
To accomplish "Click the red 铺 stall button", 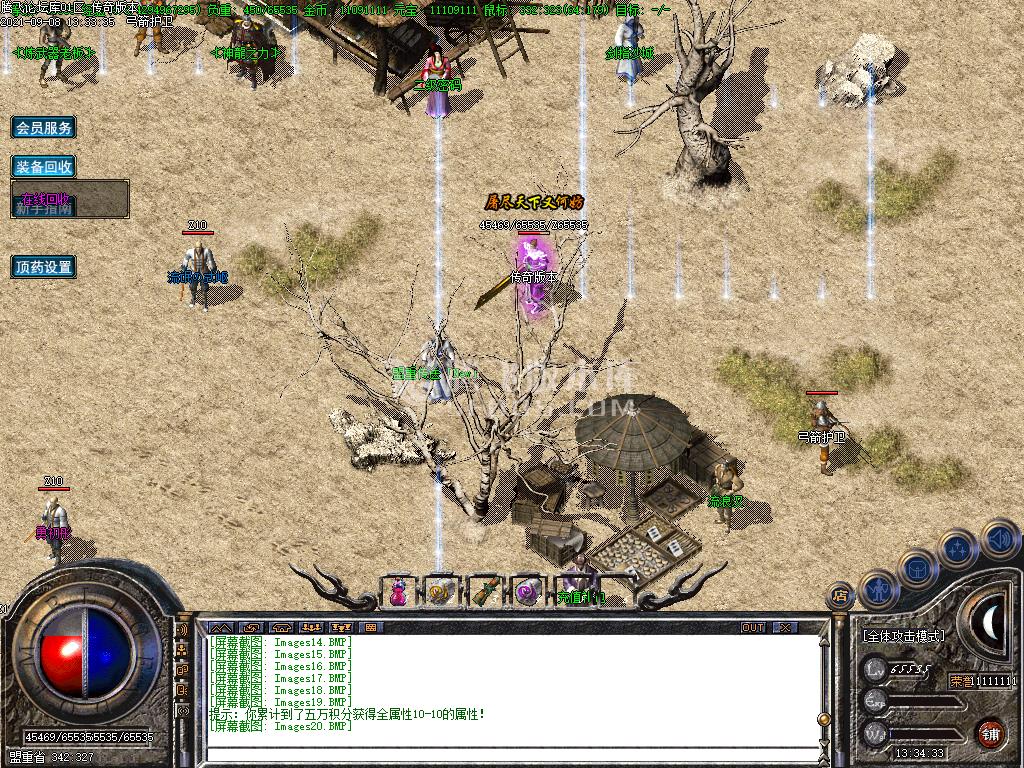I will click(x=990, y=732).
